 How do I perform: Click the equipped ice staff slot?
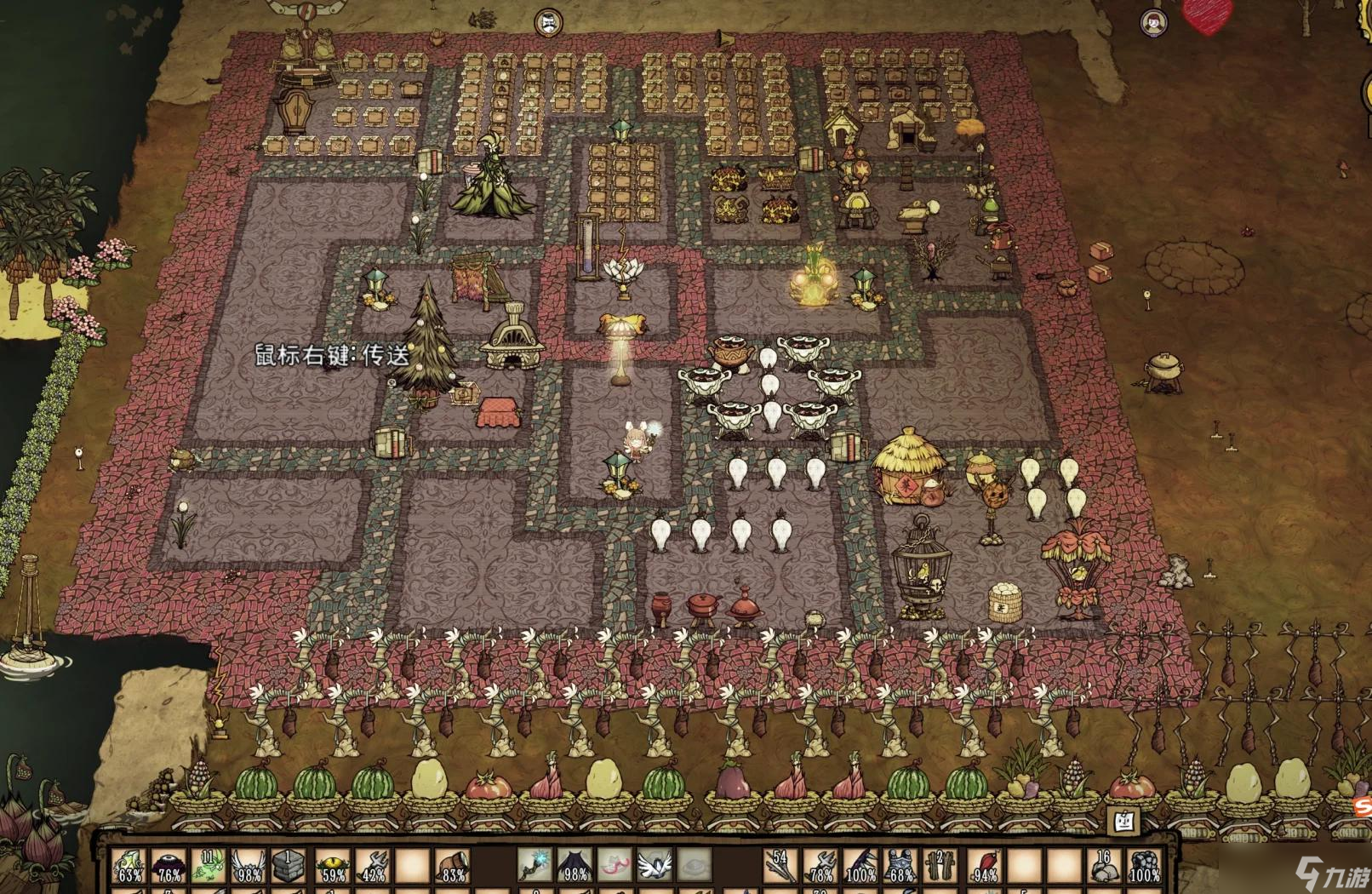[x=535, y=866]
